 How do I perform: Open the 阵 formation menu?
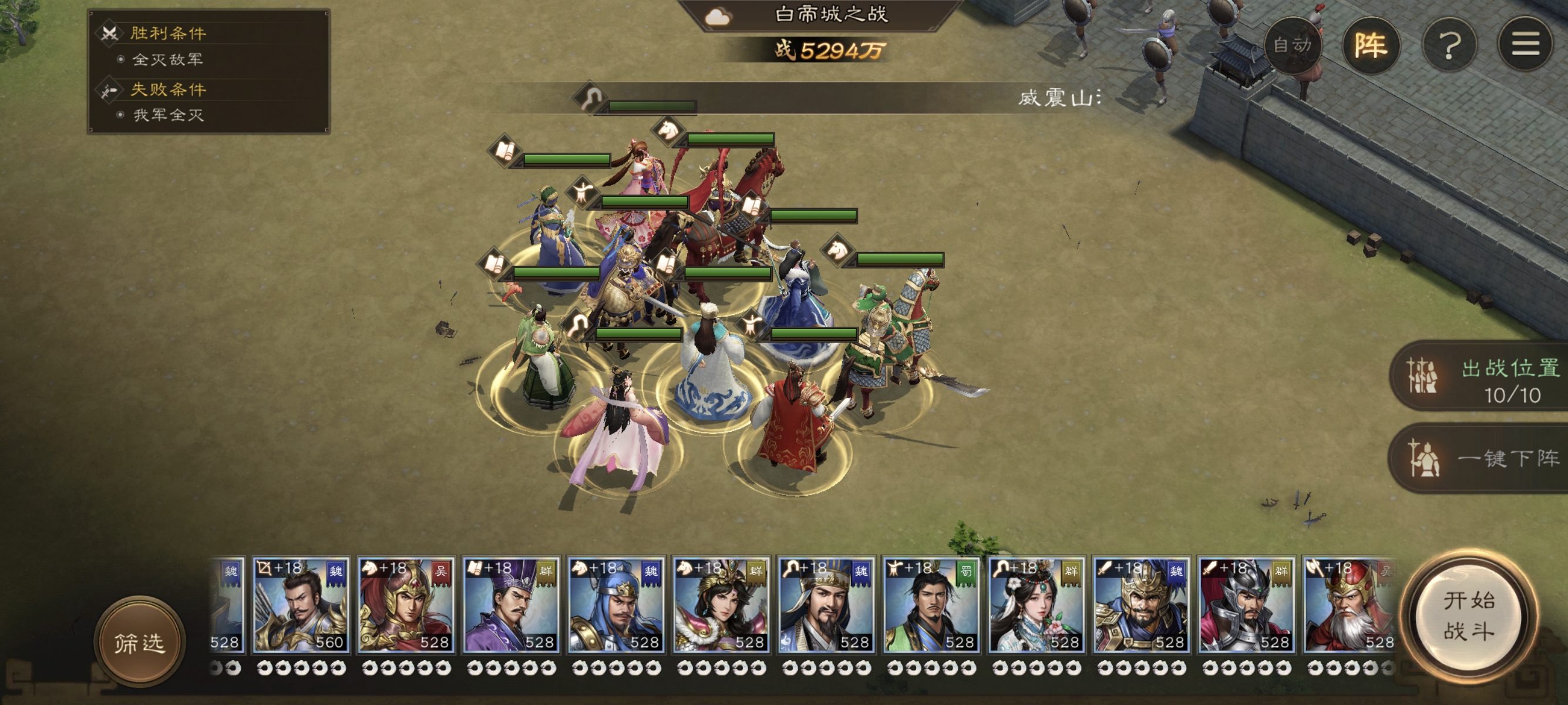(x=1370, y=45)
